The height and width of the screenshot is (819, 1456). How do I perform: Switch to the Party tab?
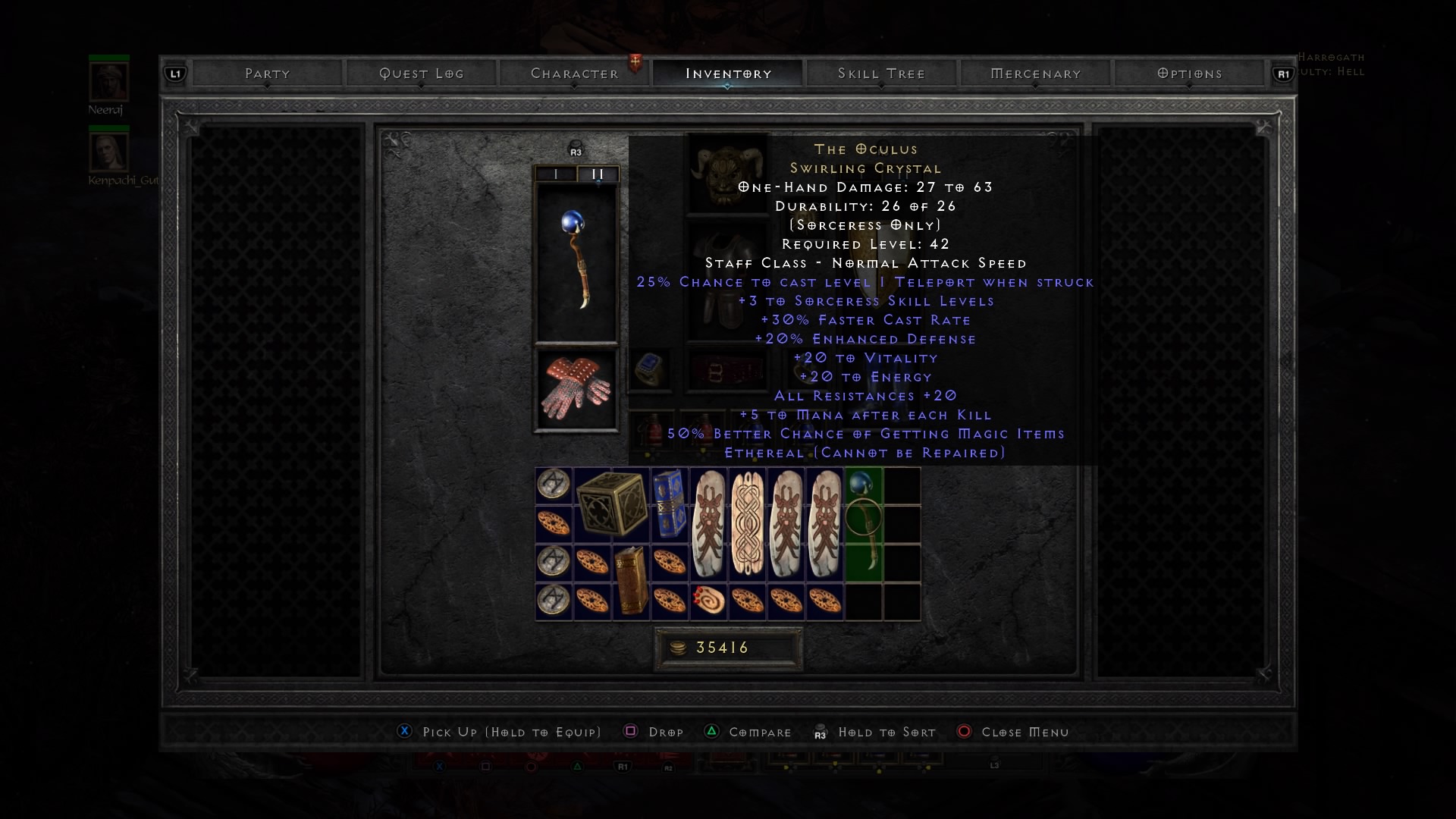(267, 74)
